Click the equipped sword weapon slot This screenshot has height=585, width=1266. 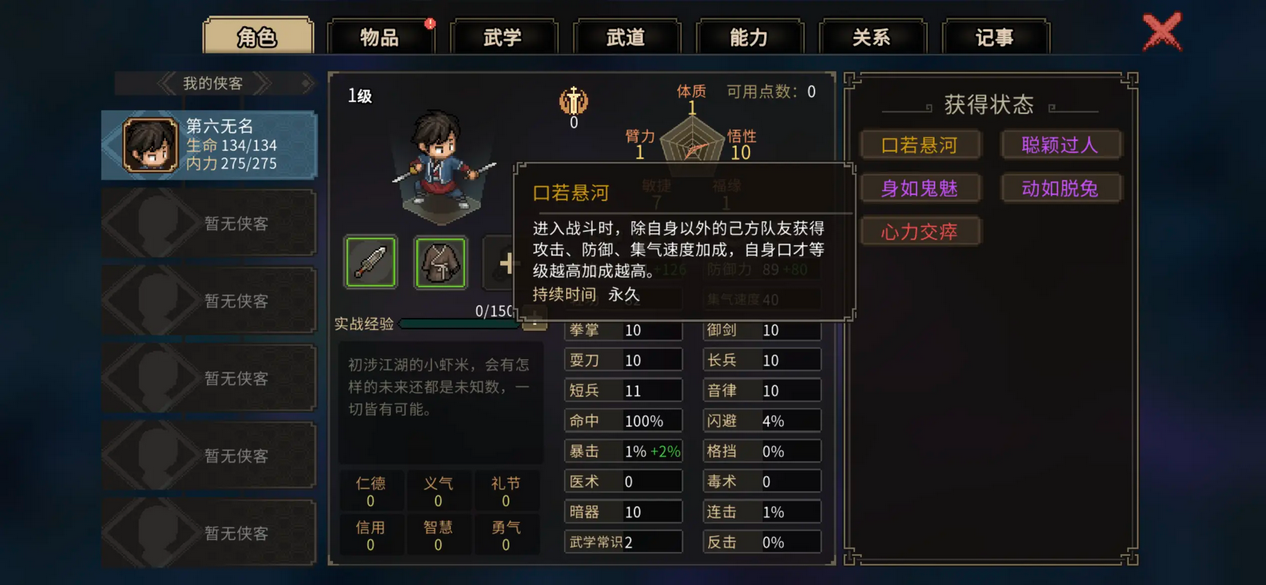point(371,262)
